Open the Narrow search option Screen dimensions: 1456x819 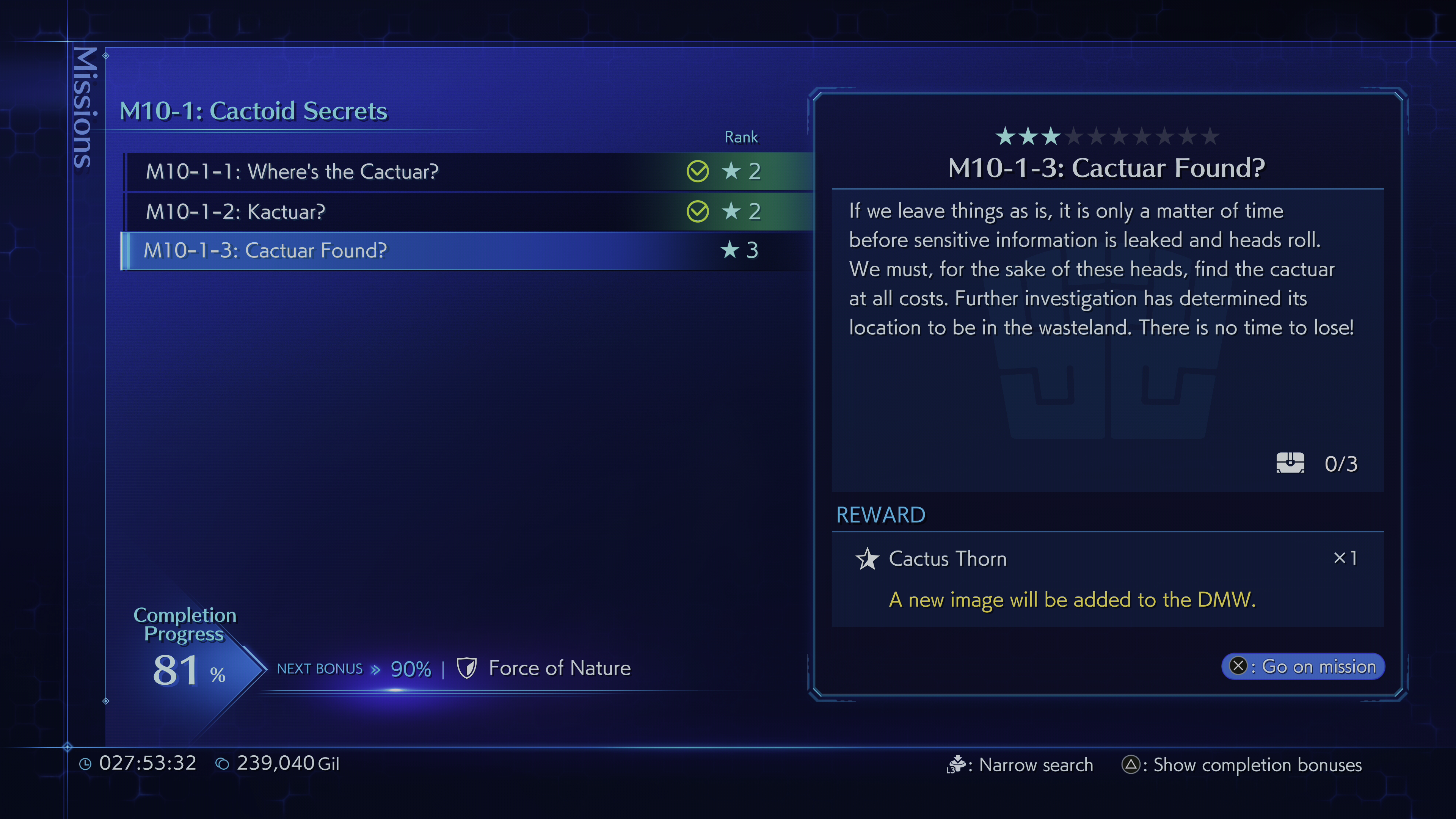(1021, 765)
